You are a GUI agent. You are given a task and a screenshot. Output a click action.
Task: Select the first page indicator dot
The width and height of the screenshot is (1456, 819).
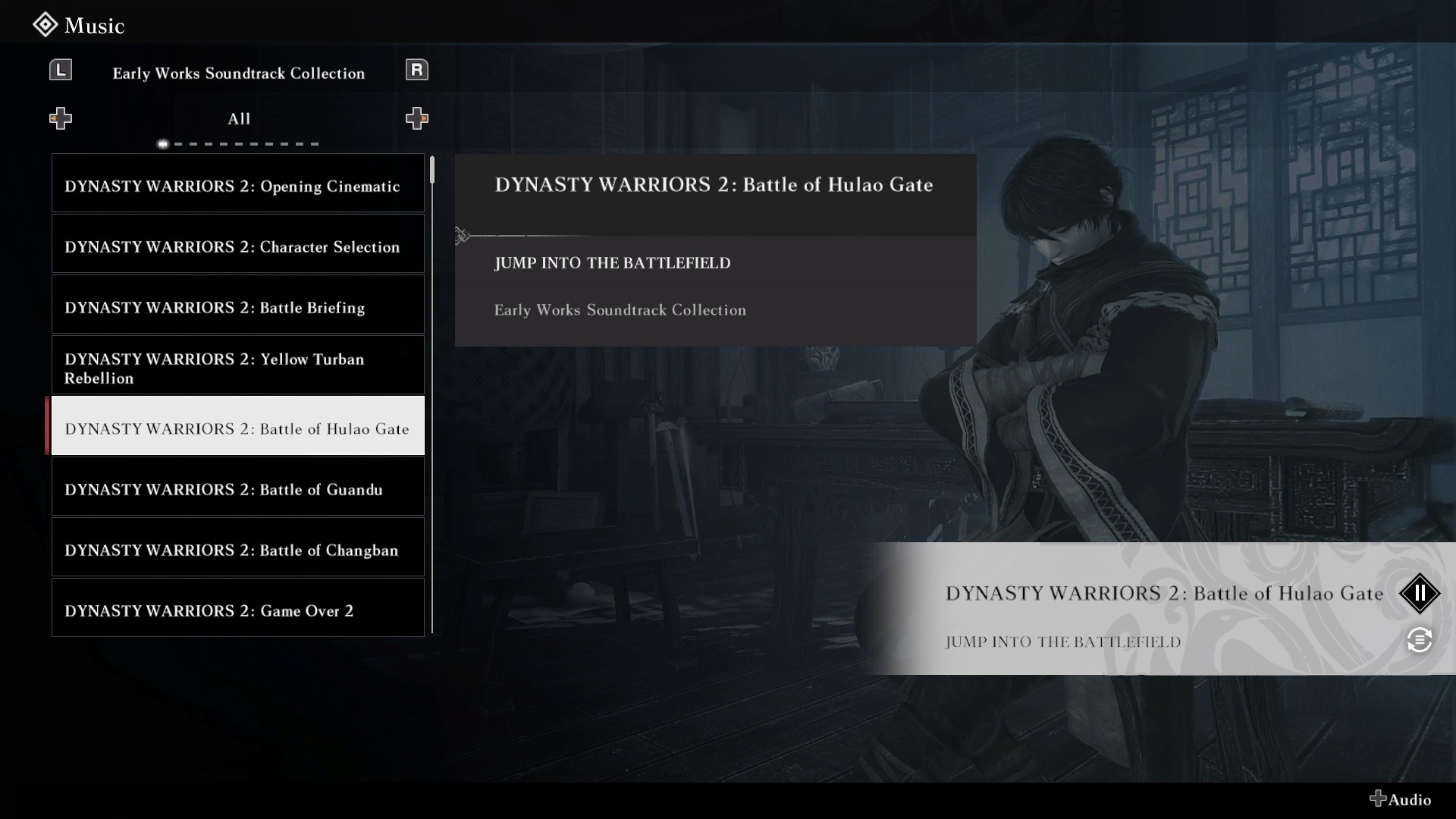tap(162, 143)
